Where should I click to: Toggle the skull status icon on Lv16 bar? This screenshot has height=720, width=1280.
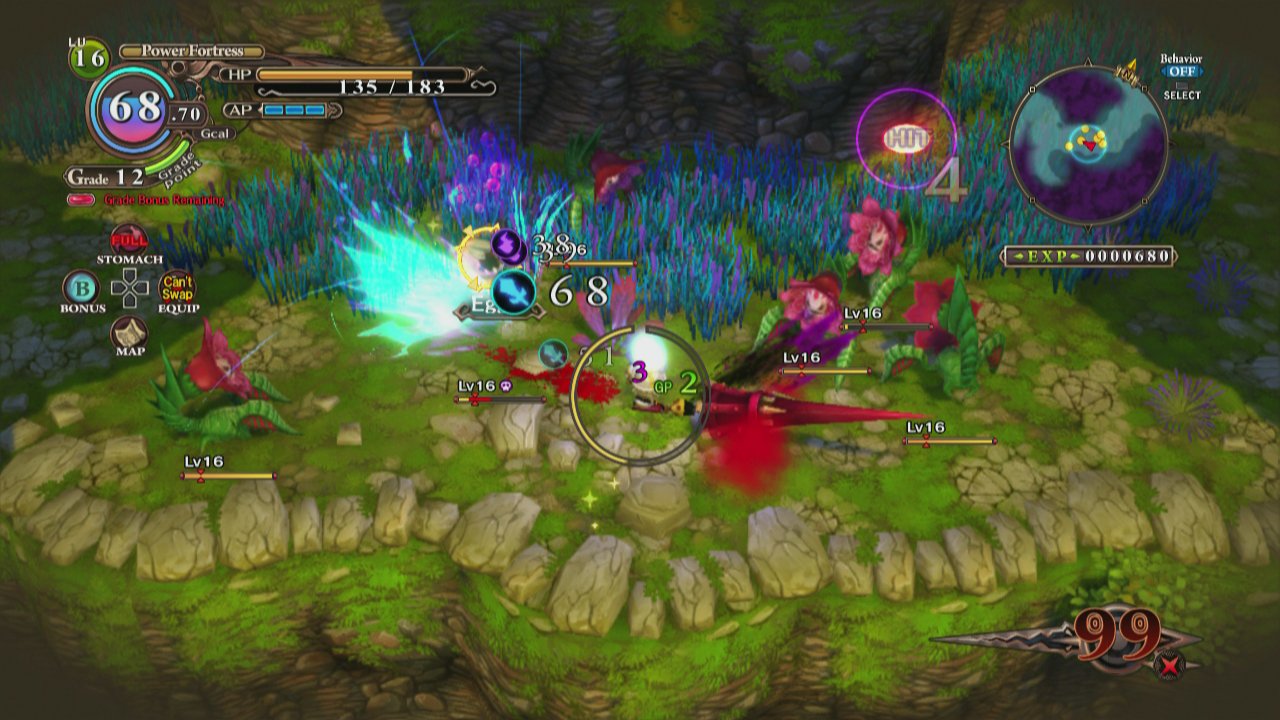pos(505,385)
